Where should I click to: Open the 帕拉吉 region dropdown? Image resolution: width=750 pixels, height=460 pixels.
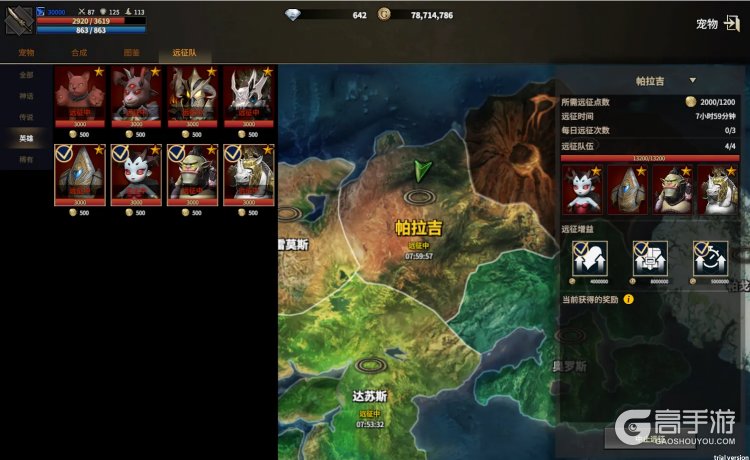click(691, 80)
